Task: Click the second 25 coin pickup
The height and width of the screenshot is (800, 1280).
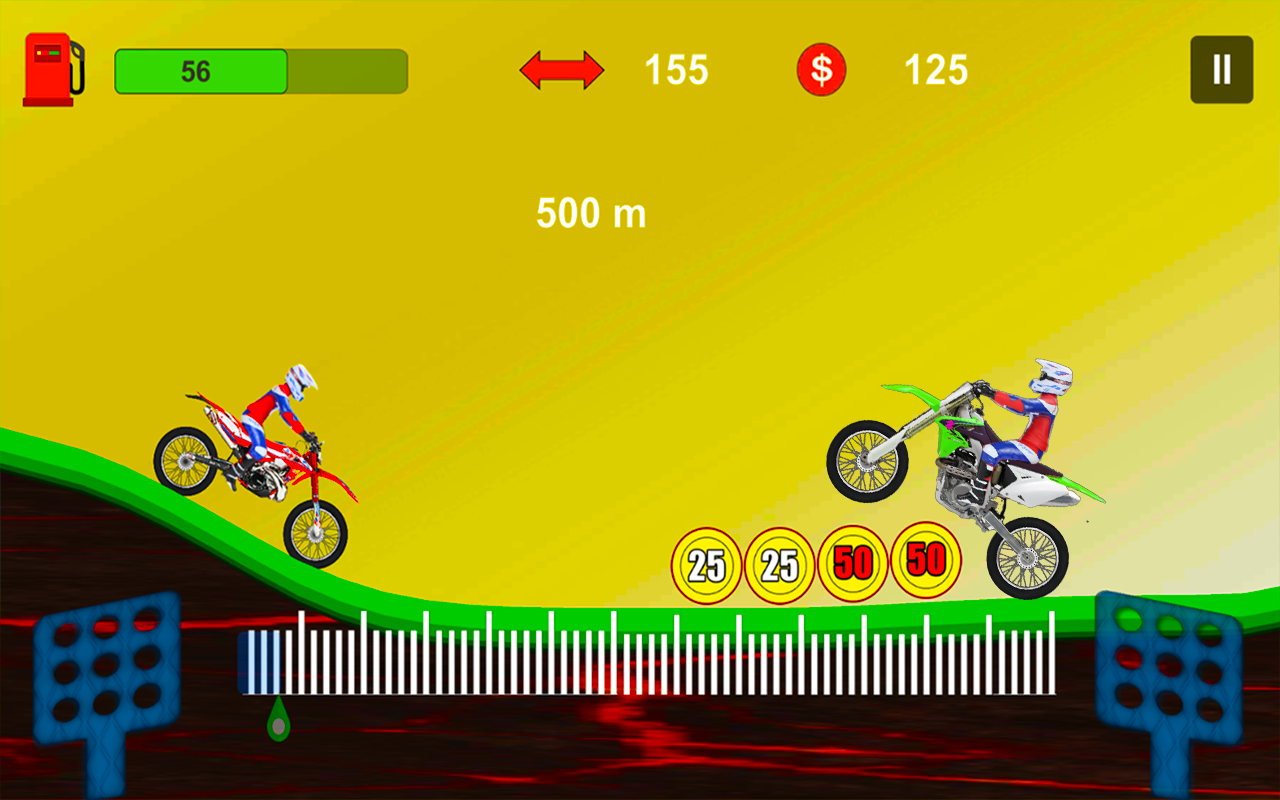Action: point(782,562)
